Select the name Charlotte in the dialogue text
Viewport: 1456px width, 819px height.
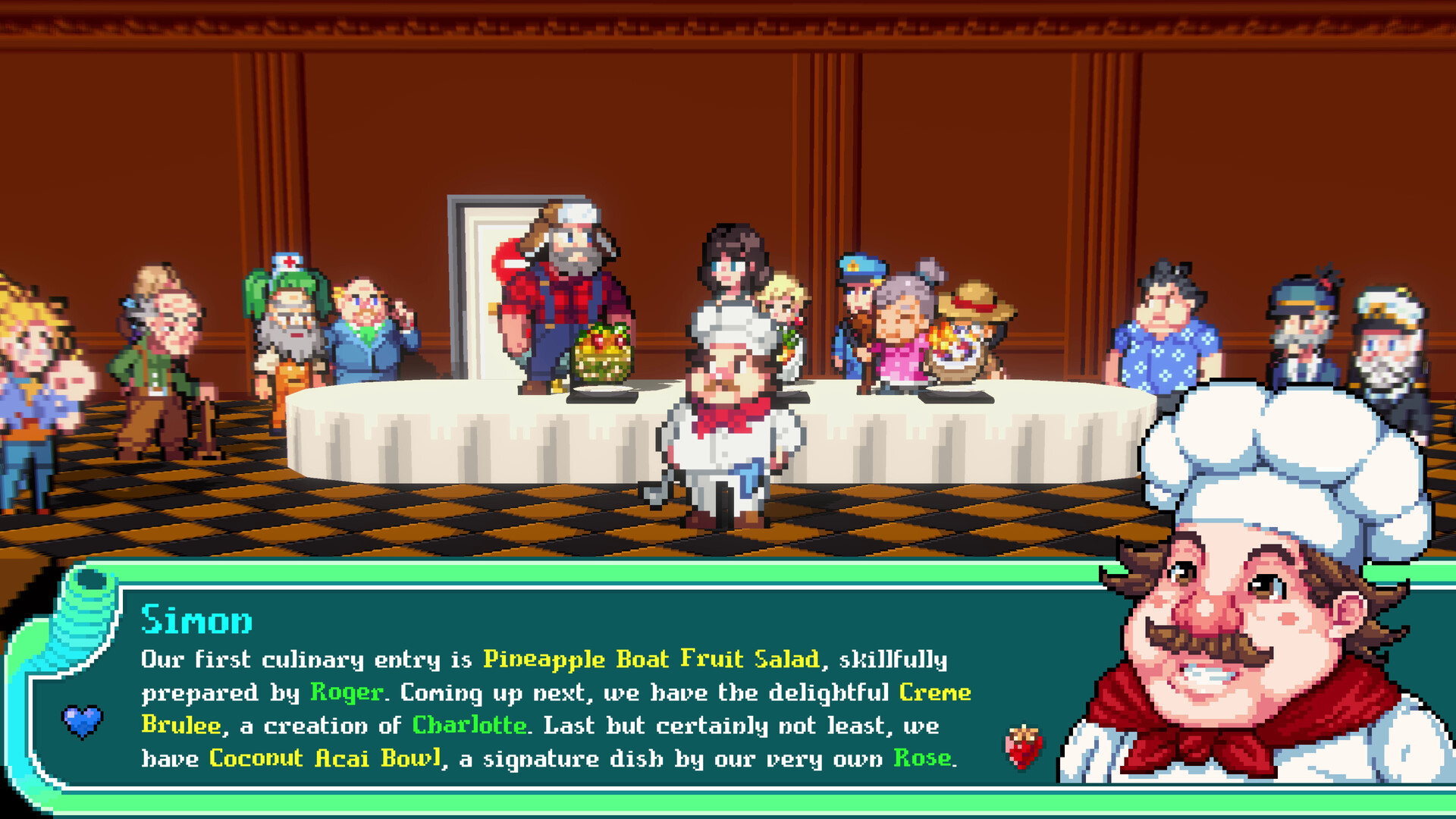pos(470,724)
